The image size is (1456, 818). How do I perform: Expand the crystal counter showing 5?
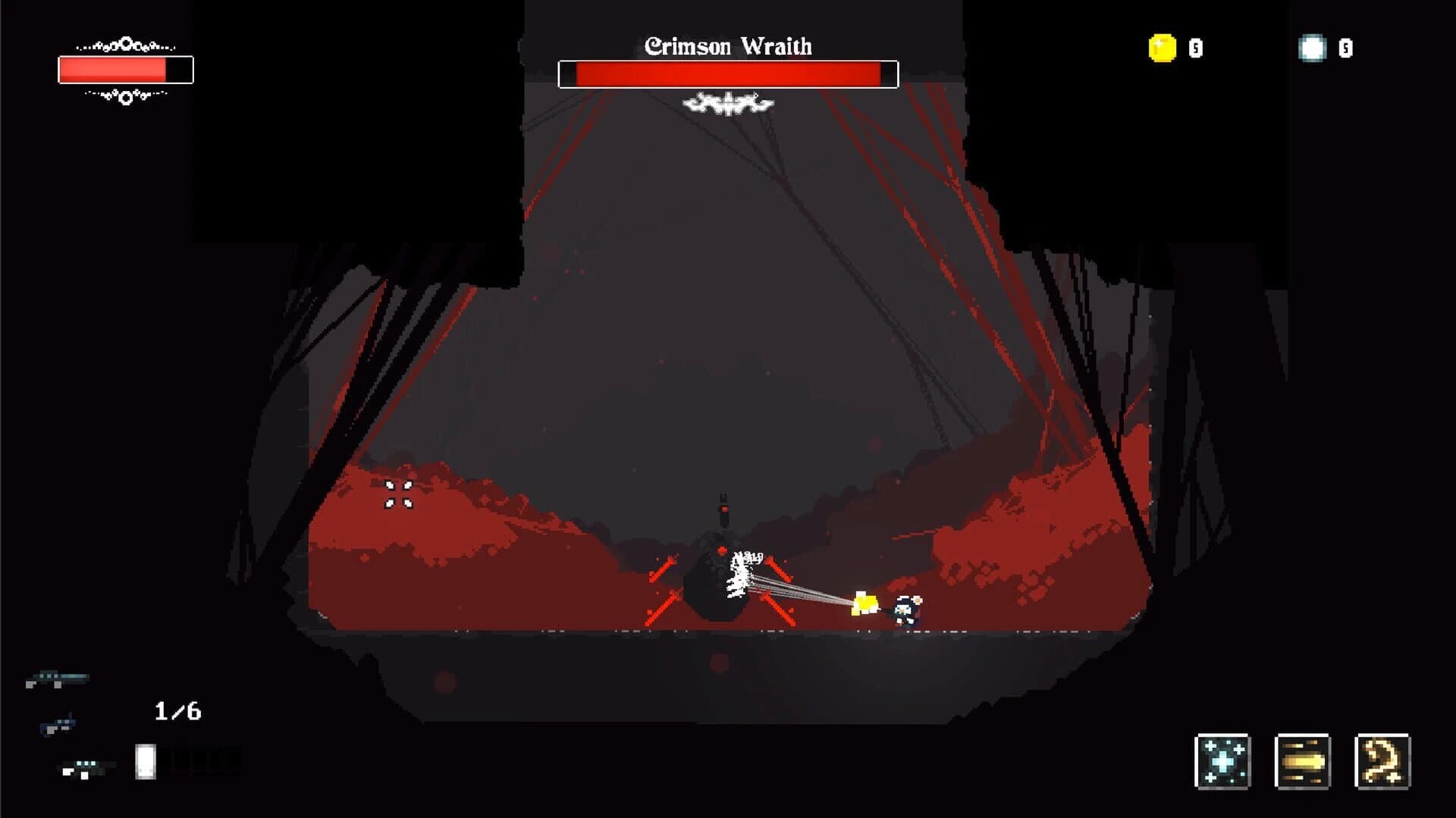pyautogui.click(x=1345, y=48)
